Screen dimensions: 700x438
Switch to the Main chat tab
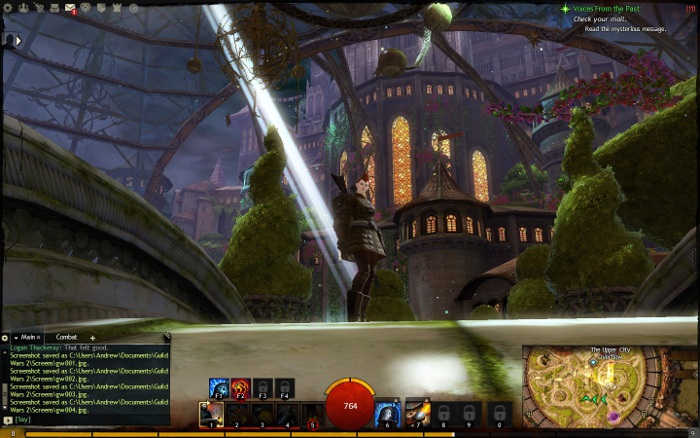click(x=26, y=337)
